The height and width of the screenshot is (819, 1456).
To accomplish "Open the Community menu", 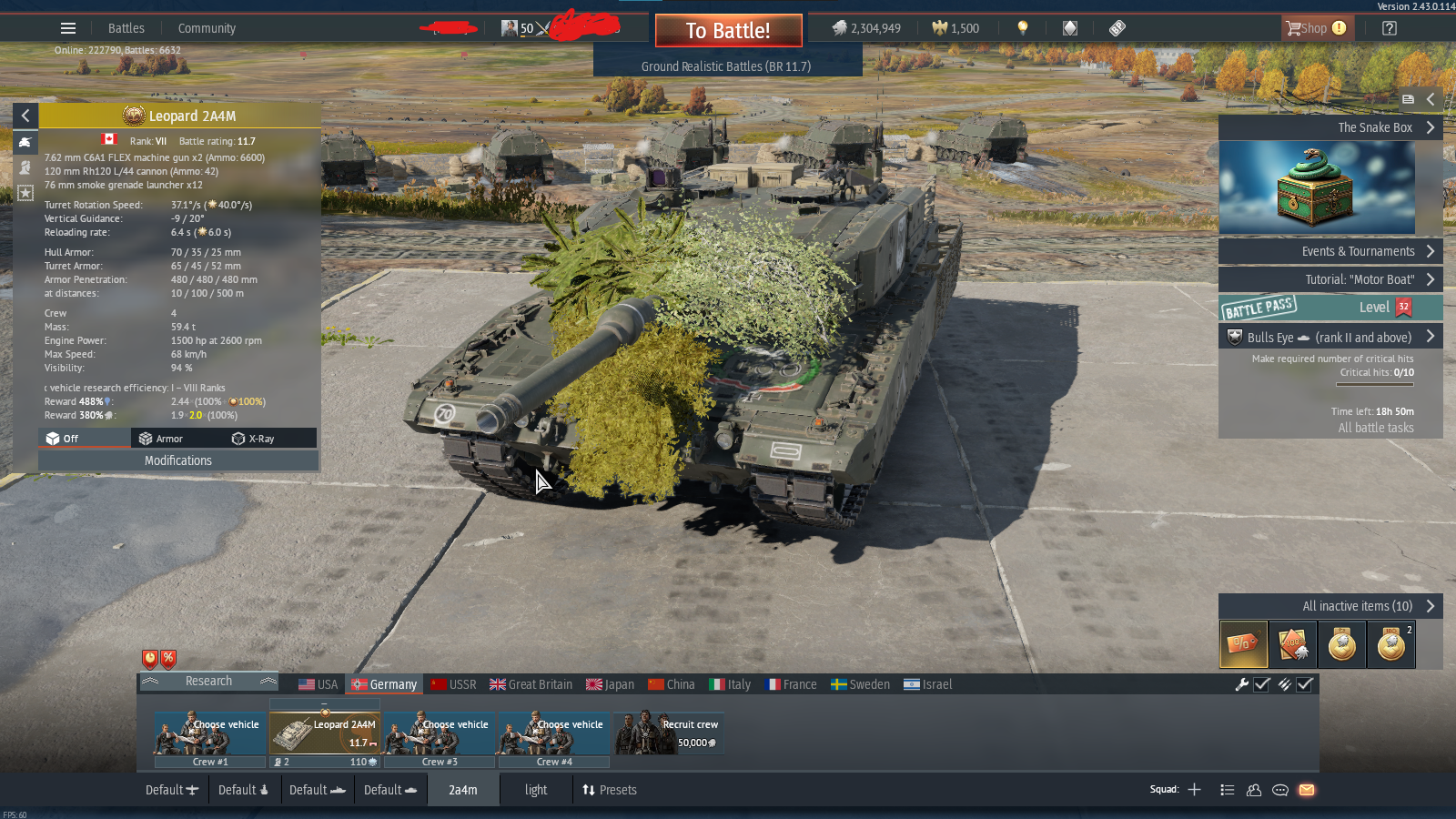I will (207, 28).
